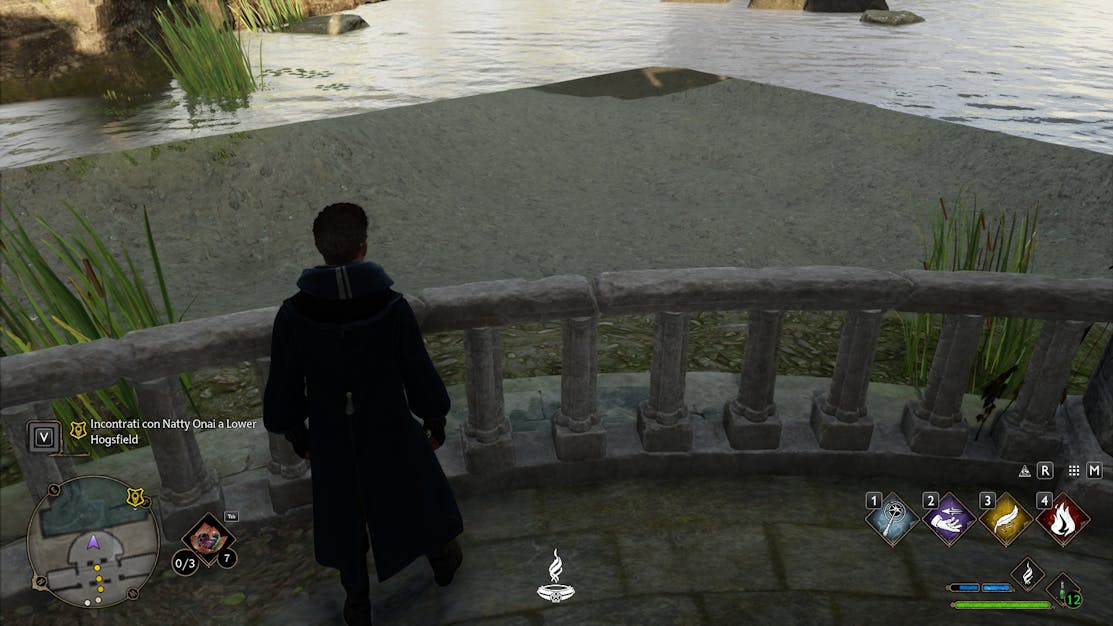Viewport: 1113px width, 626px height.
Task: Click the Revelio triangle eye icon
Action: pyautogui.click(x=1024, y=471)
